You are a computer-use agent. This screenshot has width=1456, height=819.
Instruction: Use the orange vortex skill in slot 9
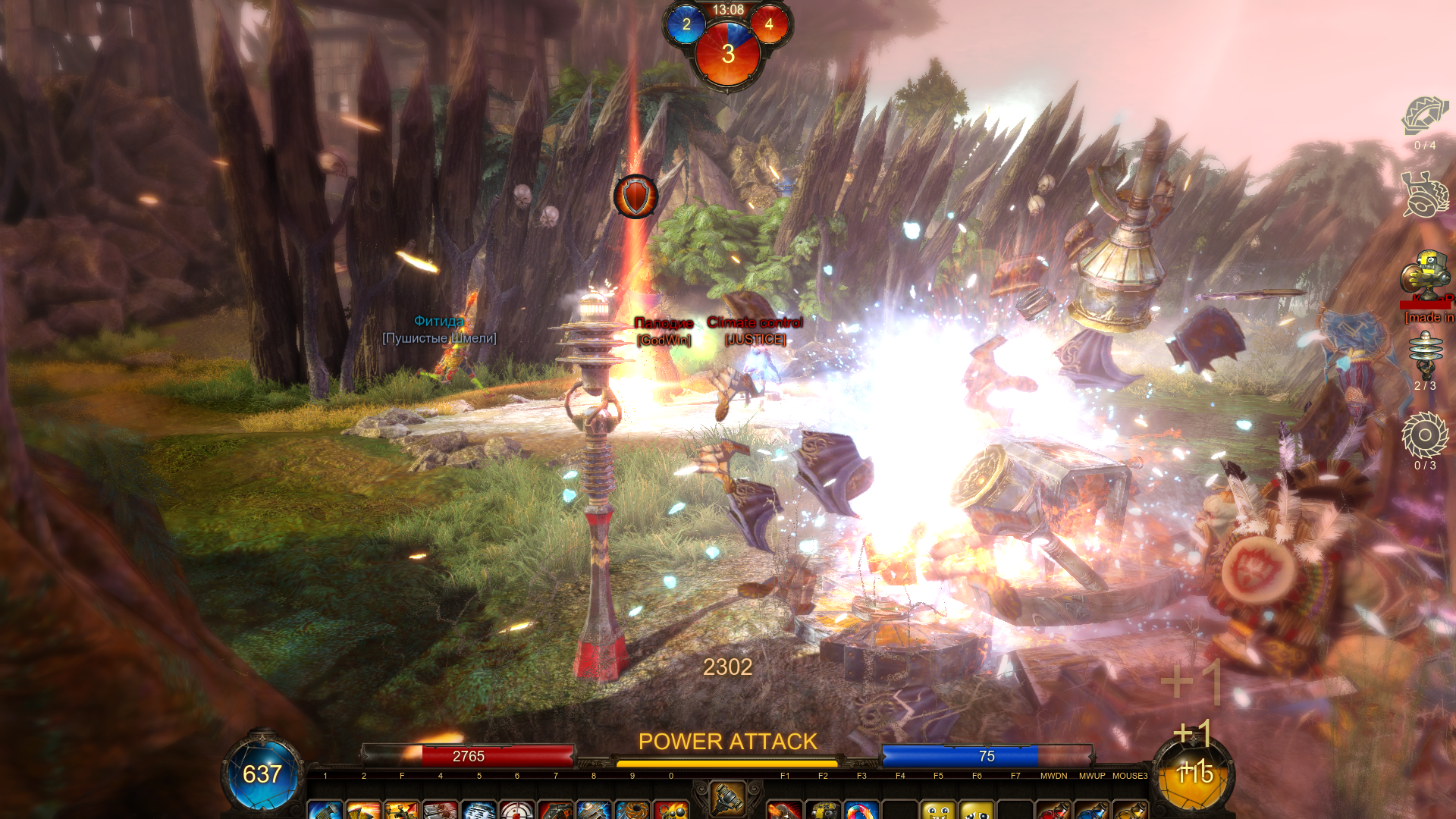pos(632,810)
